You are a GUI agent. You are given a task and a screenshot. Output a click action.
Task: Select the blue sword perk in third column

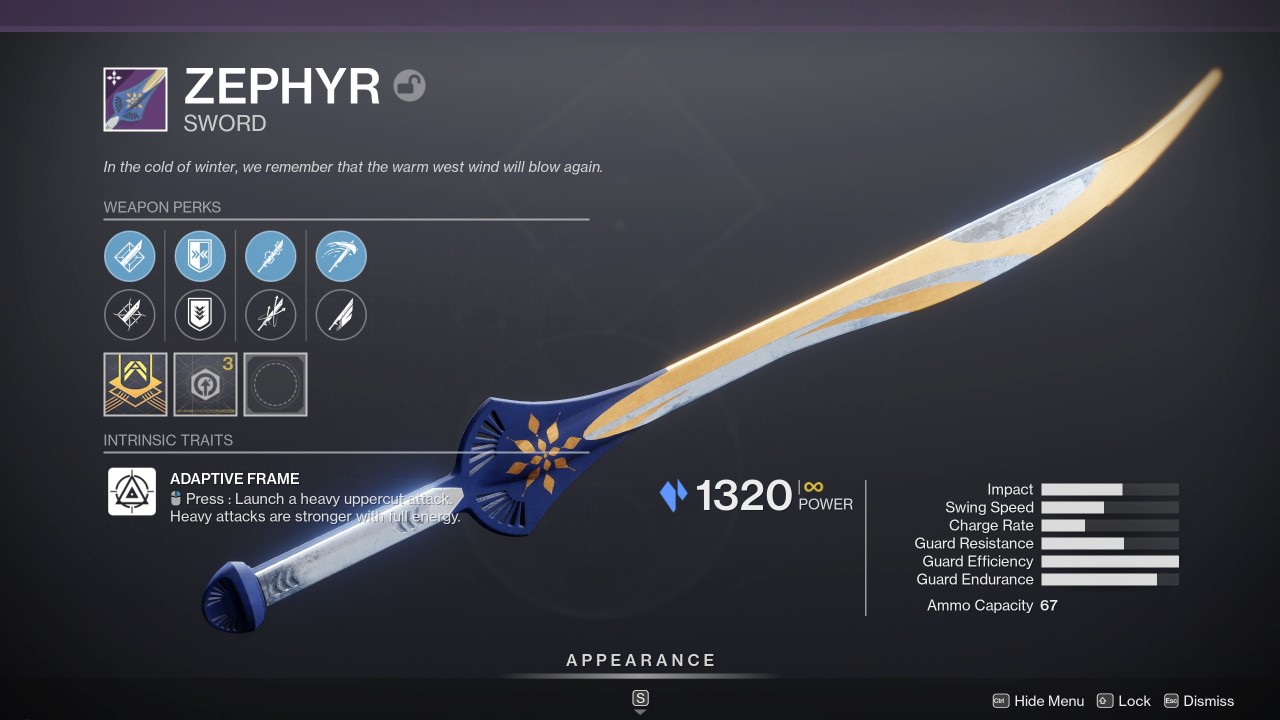[270, 256]
